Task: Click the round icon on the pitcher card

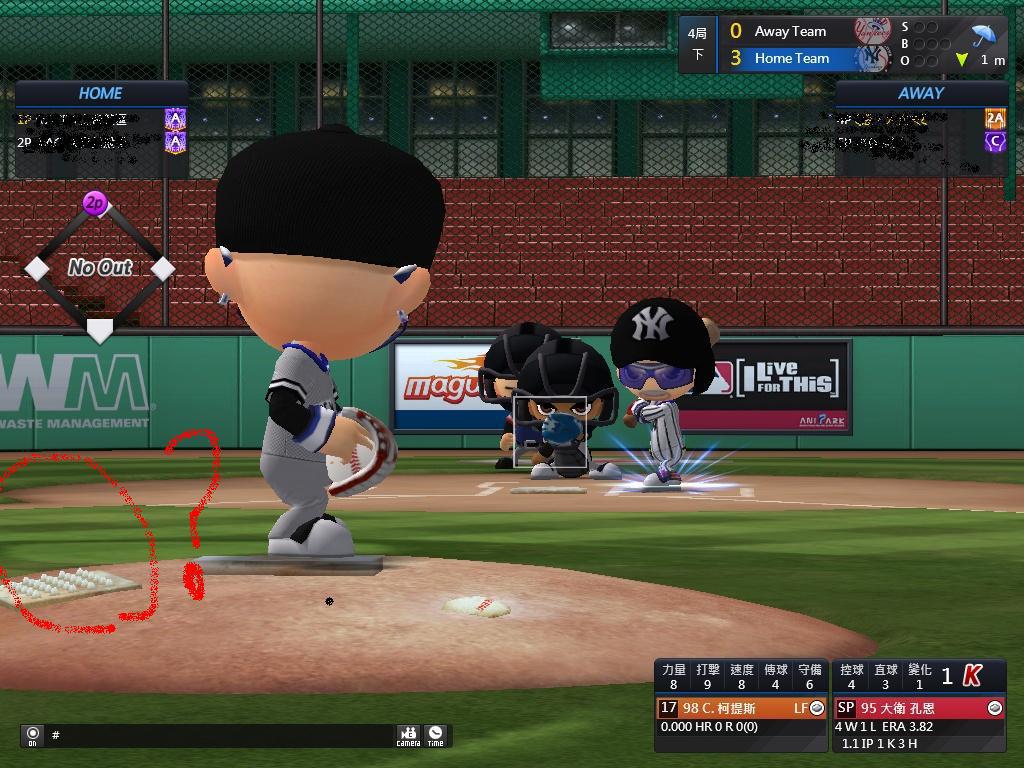Action: [994, 708]
